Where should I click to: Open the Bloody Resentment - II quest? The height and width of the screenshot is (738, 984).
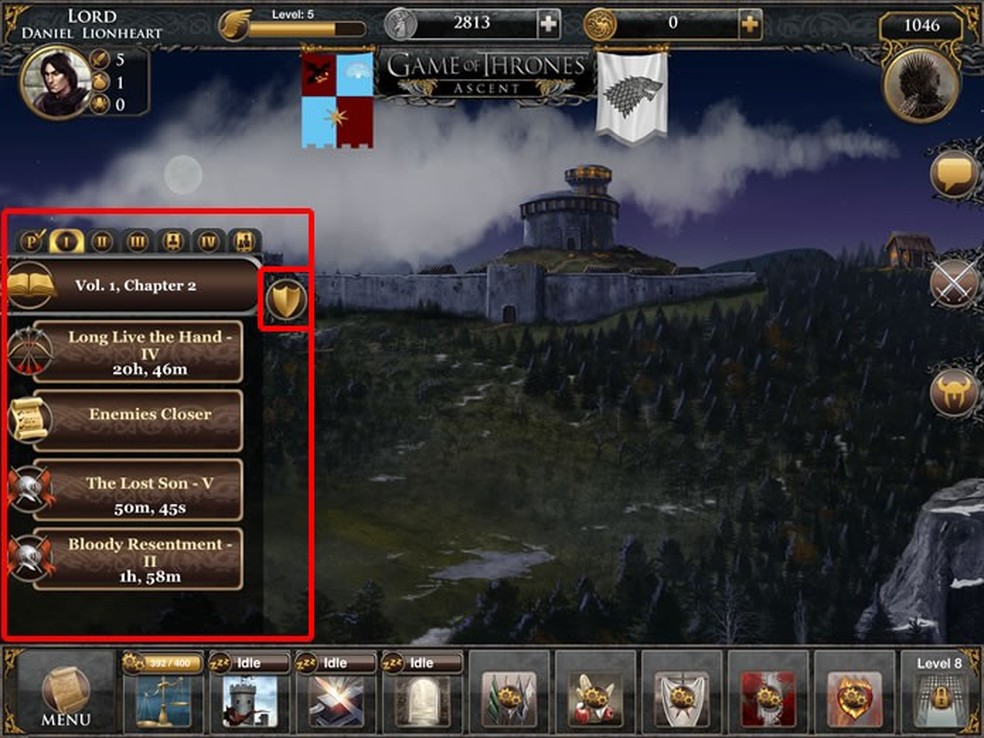[138, 559]
